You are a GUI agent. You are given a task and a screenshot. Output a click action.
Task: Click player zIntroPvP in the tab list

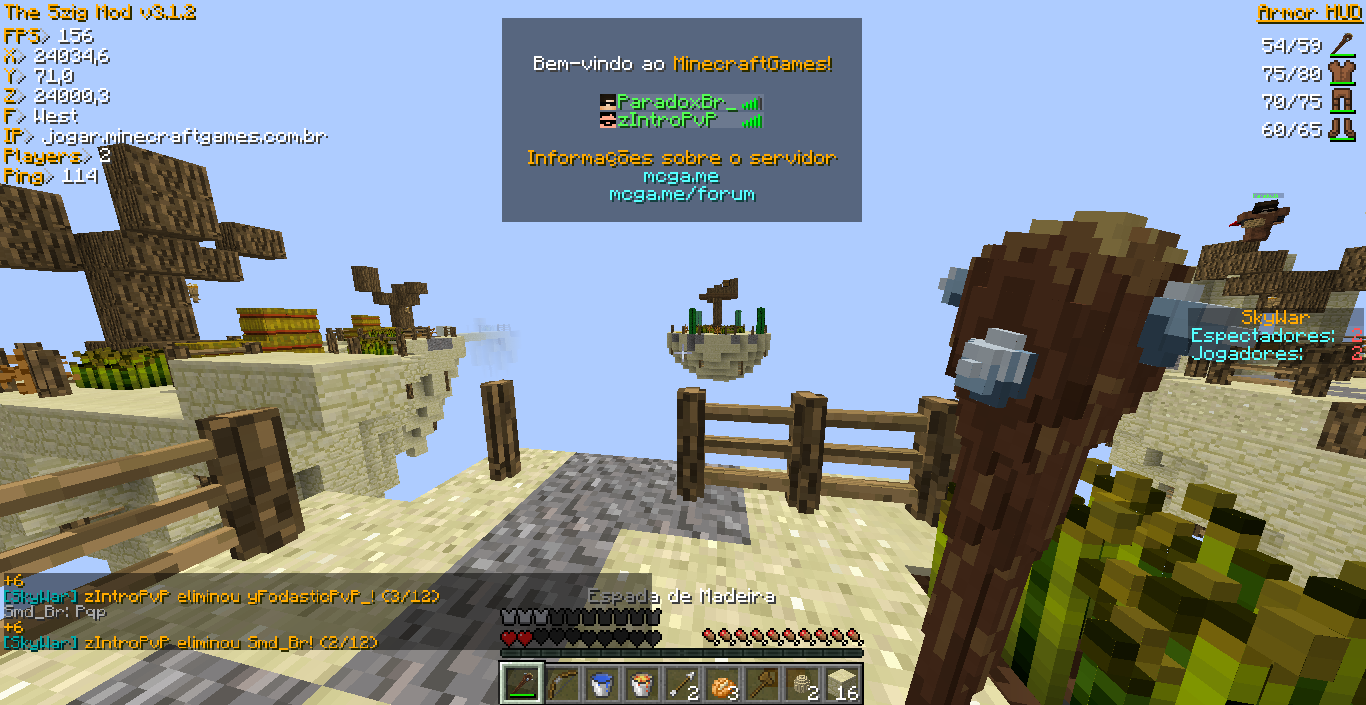pyautogui.click(x=668, y=120)
